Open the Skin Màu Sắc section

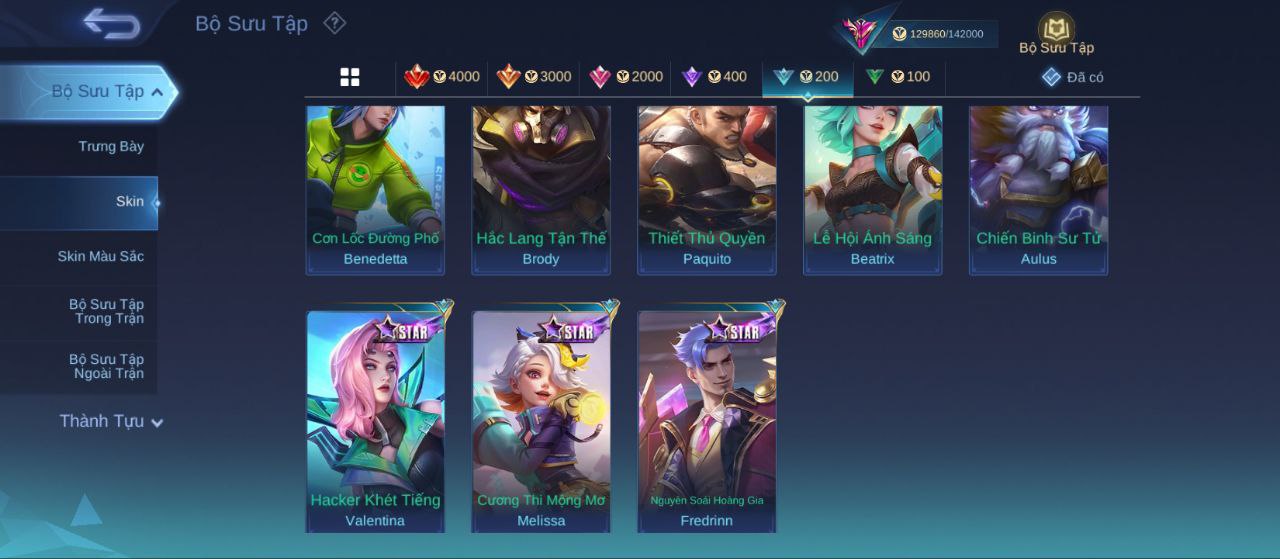click(x=100, y=256)
